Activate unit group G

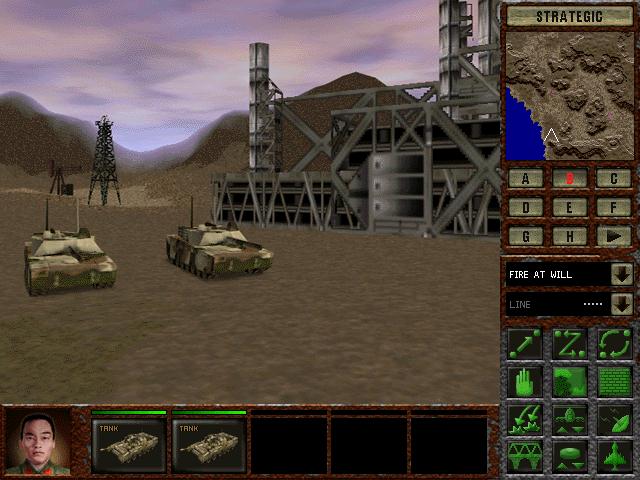(526, 236)
